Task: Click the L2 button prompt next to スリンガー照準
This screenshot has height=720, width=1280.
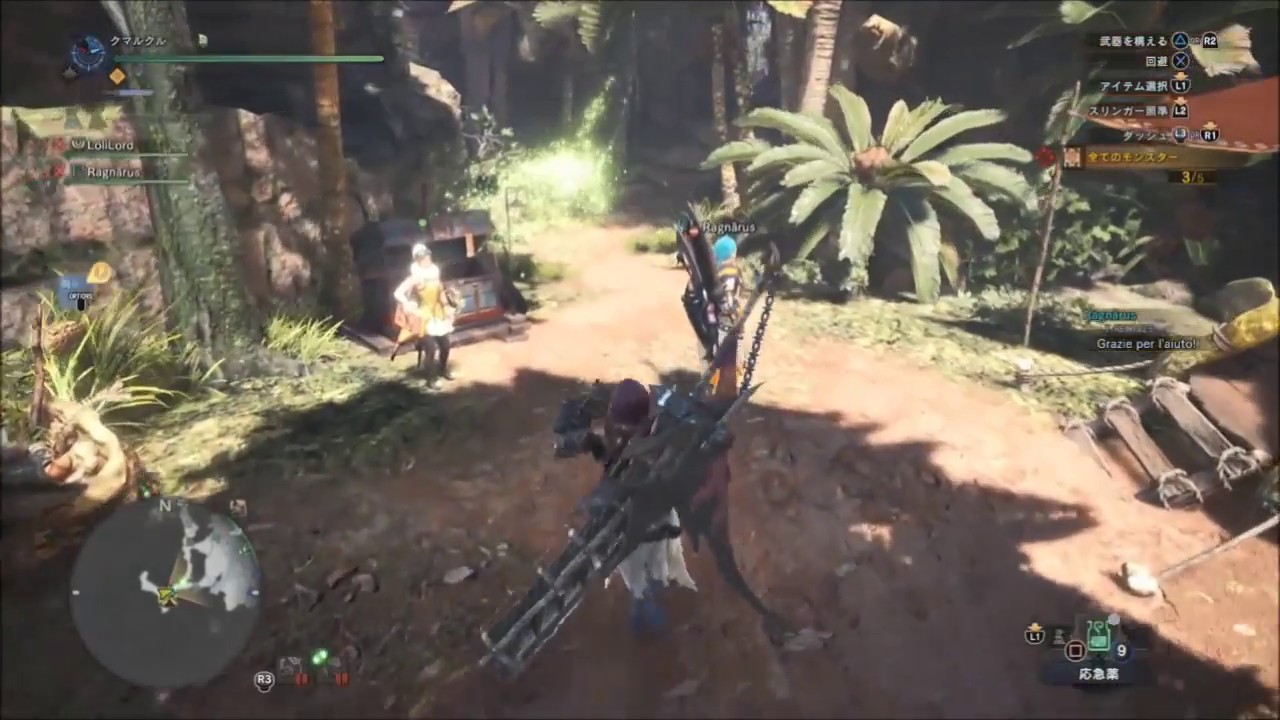Action: [1182, 111]
